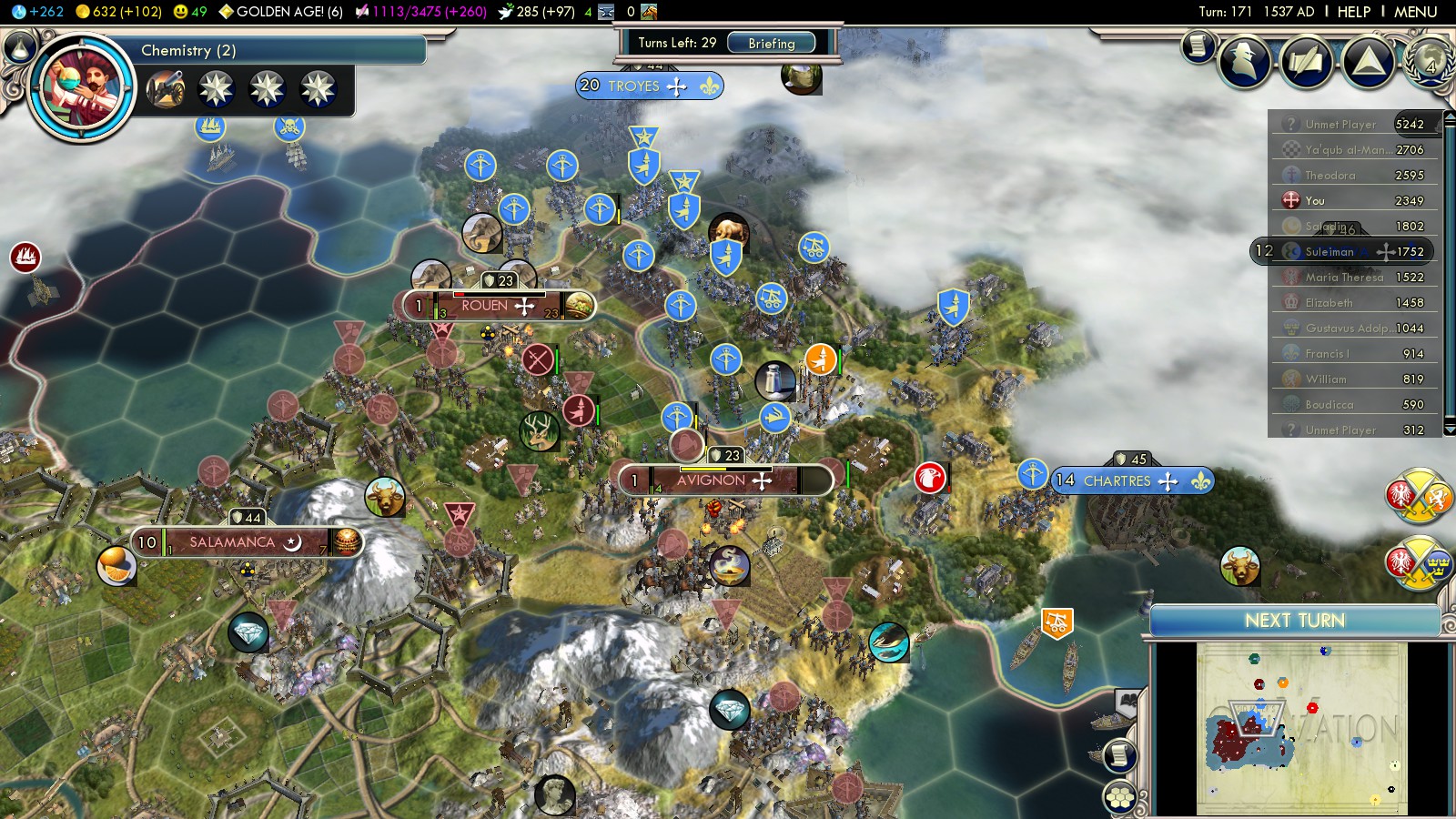Open the game MENU
The width and height of the screenshot is (1456, 819).
coord(1415,12)
